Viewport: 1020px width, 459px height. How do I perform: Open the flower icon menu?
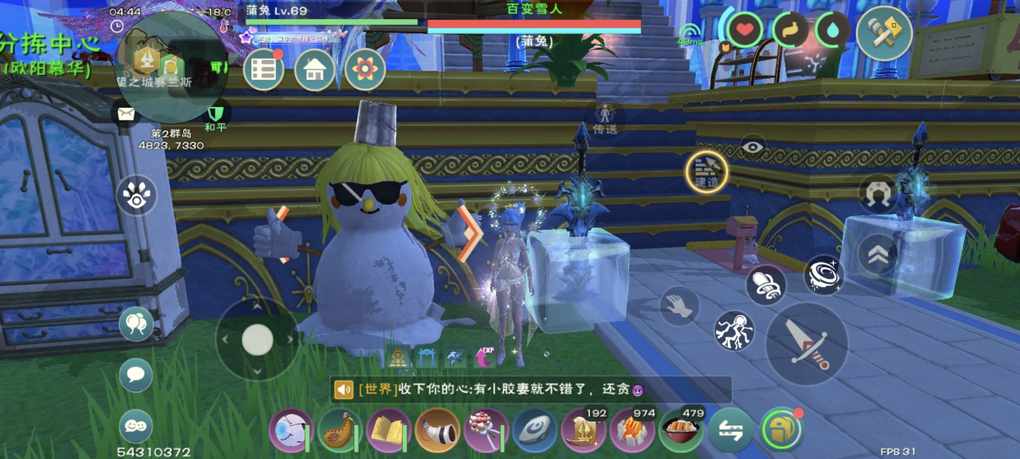(365, 69)
